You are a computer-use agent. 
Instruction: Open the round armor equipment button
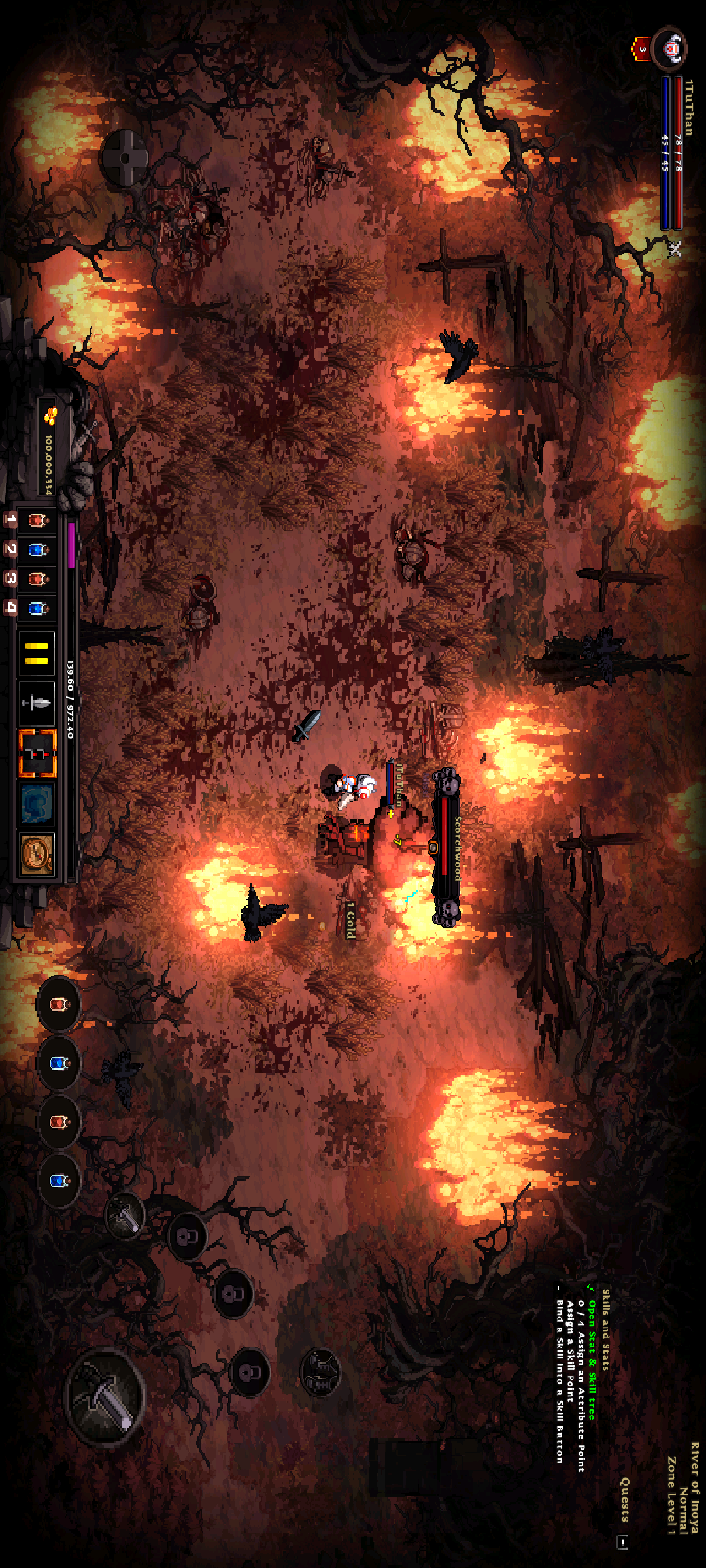coord(320,1372)
